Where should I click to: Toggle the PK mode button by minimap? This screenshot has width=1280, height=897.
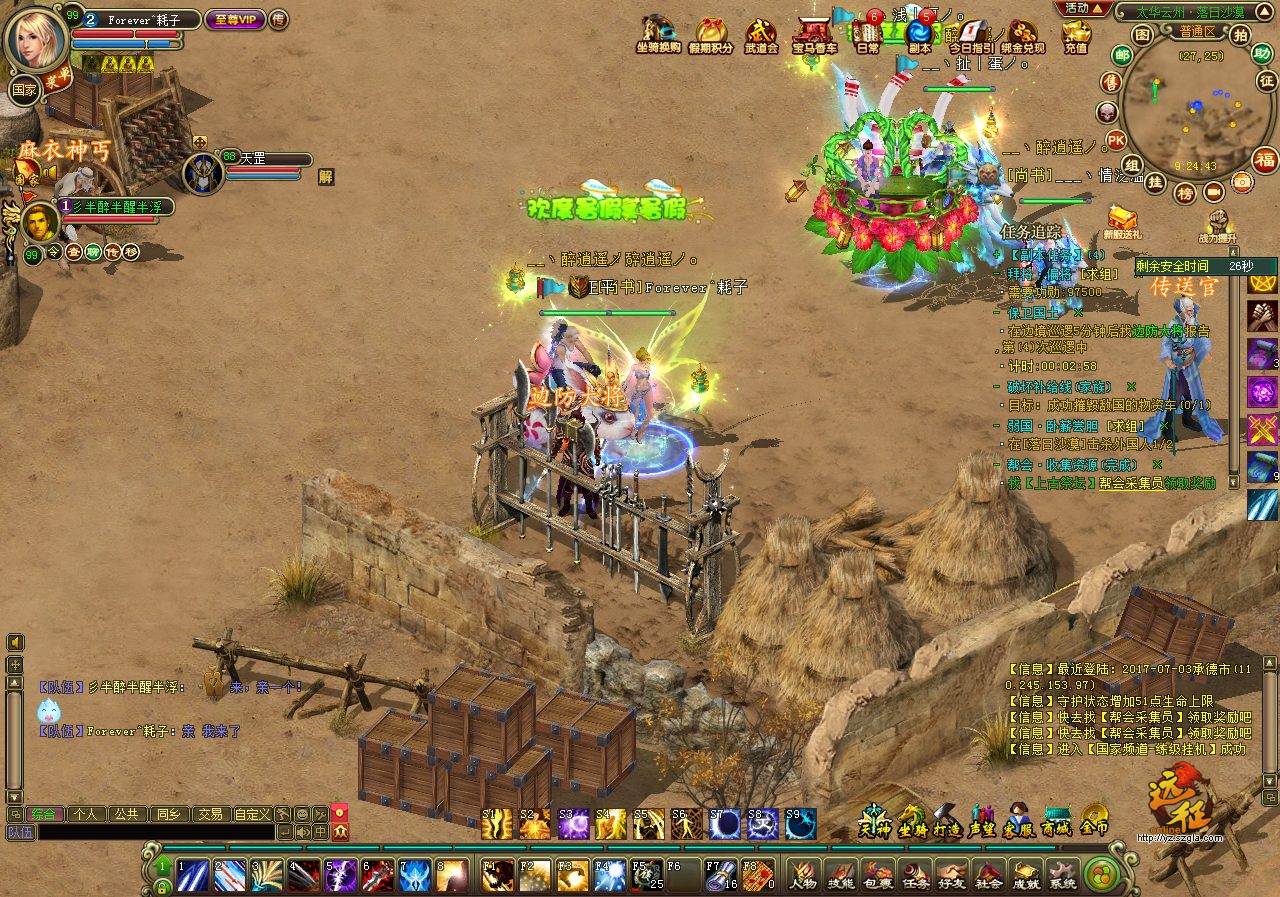1116,139
